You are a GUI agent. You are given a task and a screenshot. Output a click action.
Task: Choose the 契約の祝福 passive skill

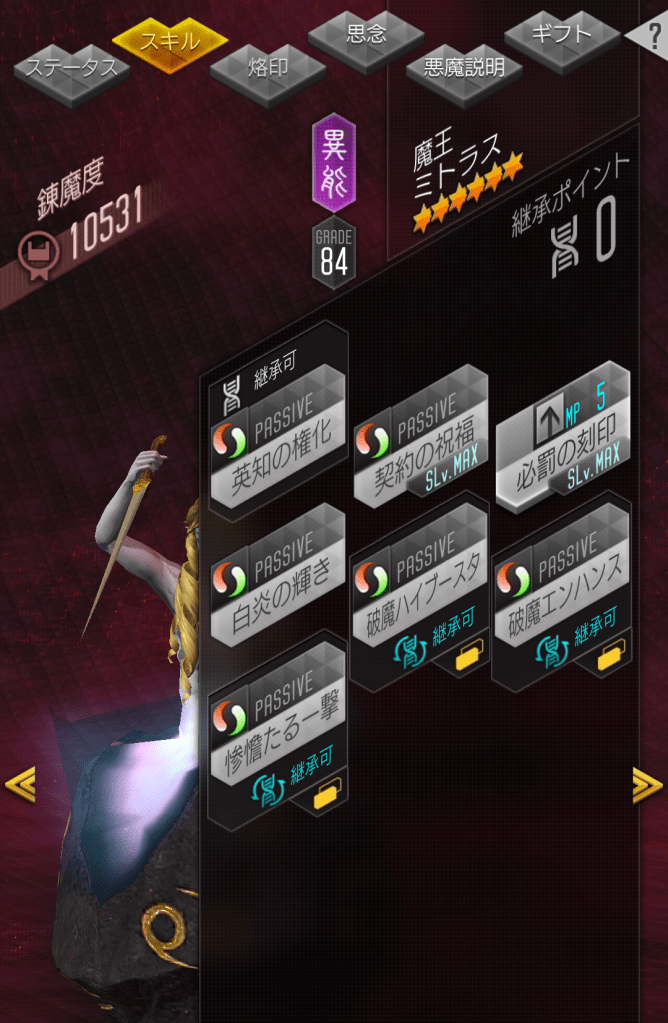click(418, 438)
